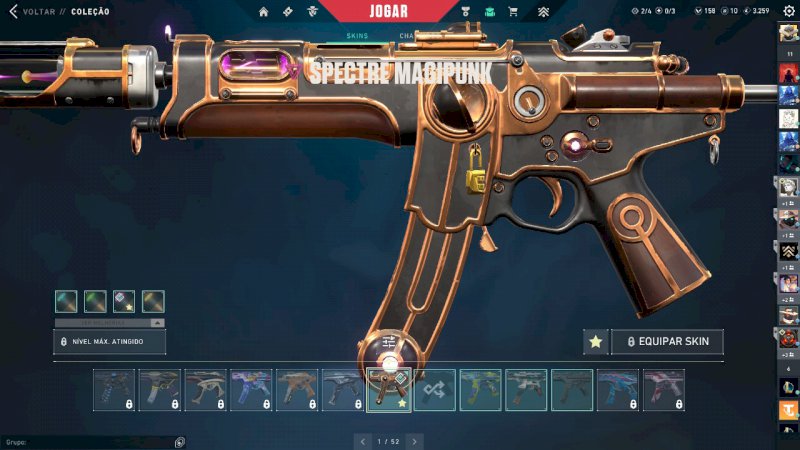Open the collection icon in top bar
Viewport: 800px width, 450px height.
pyautogui.click(x=490, y=11)
